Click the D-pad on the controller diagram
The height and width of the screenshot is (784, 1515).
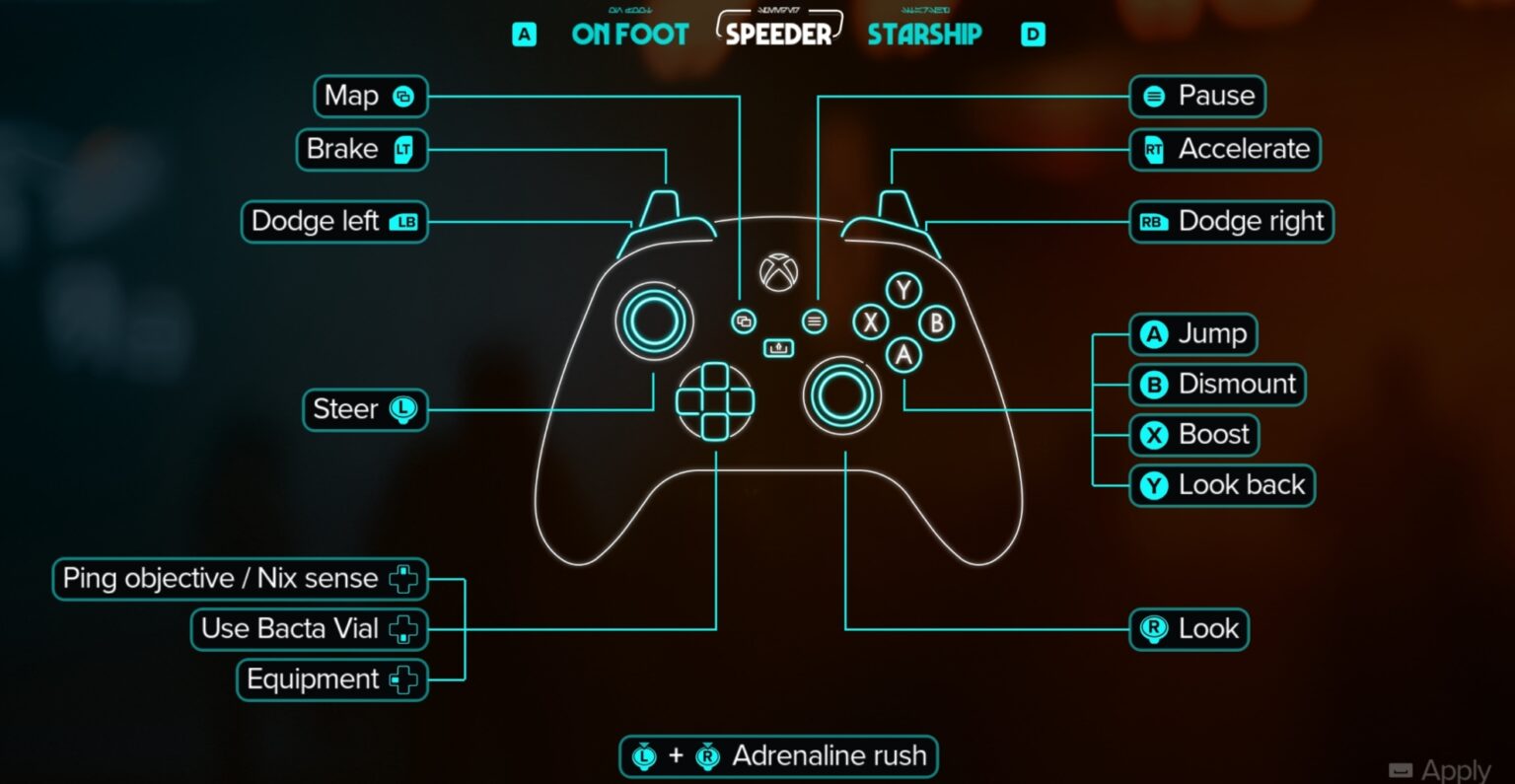click(x=716, y=399)
